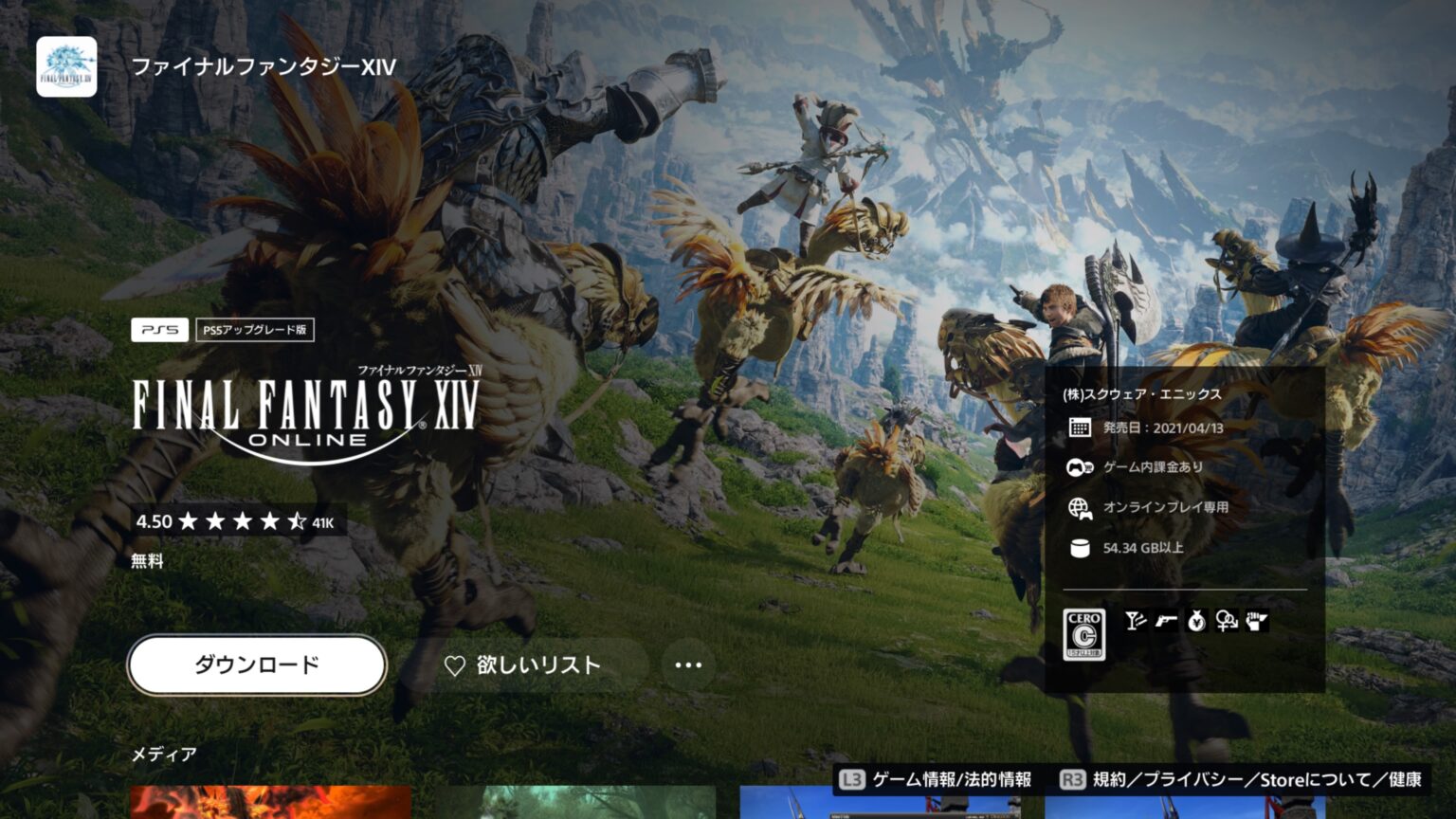Click the controller icon for in-game purchases info

point(1079,466)
